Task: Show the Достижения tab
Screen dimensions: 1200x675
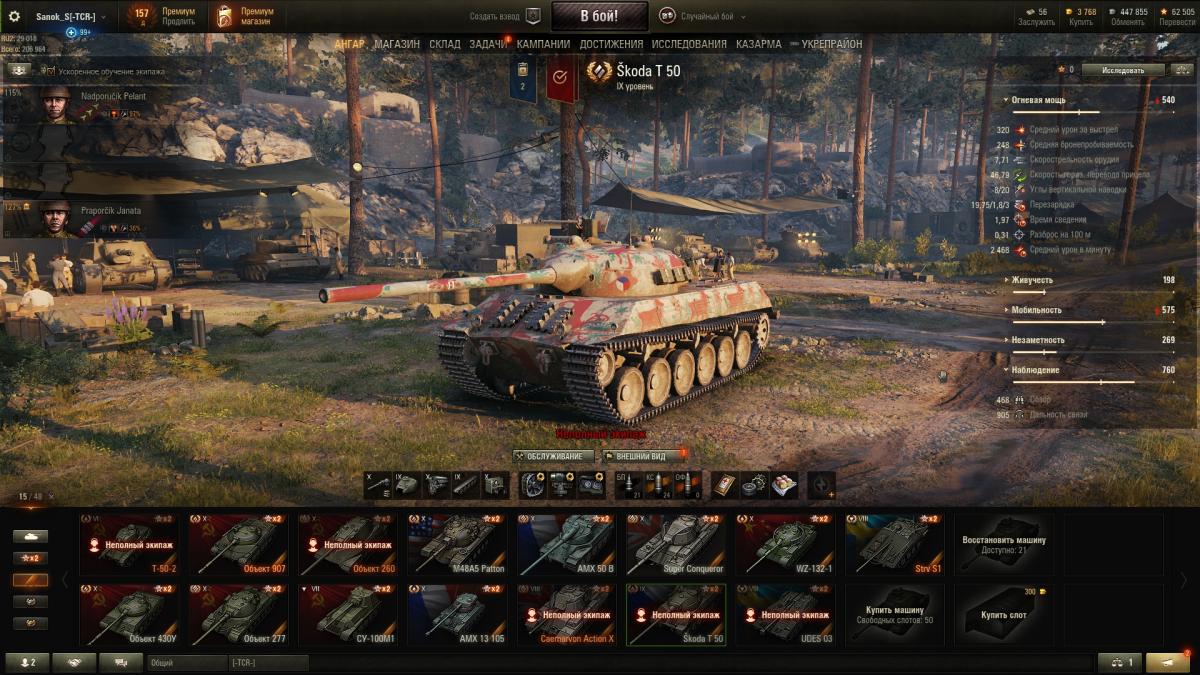Action: (611, 44)
